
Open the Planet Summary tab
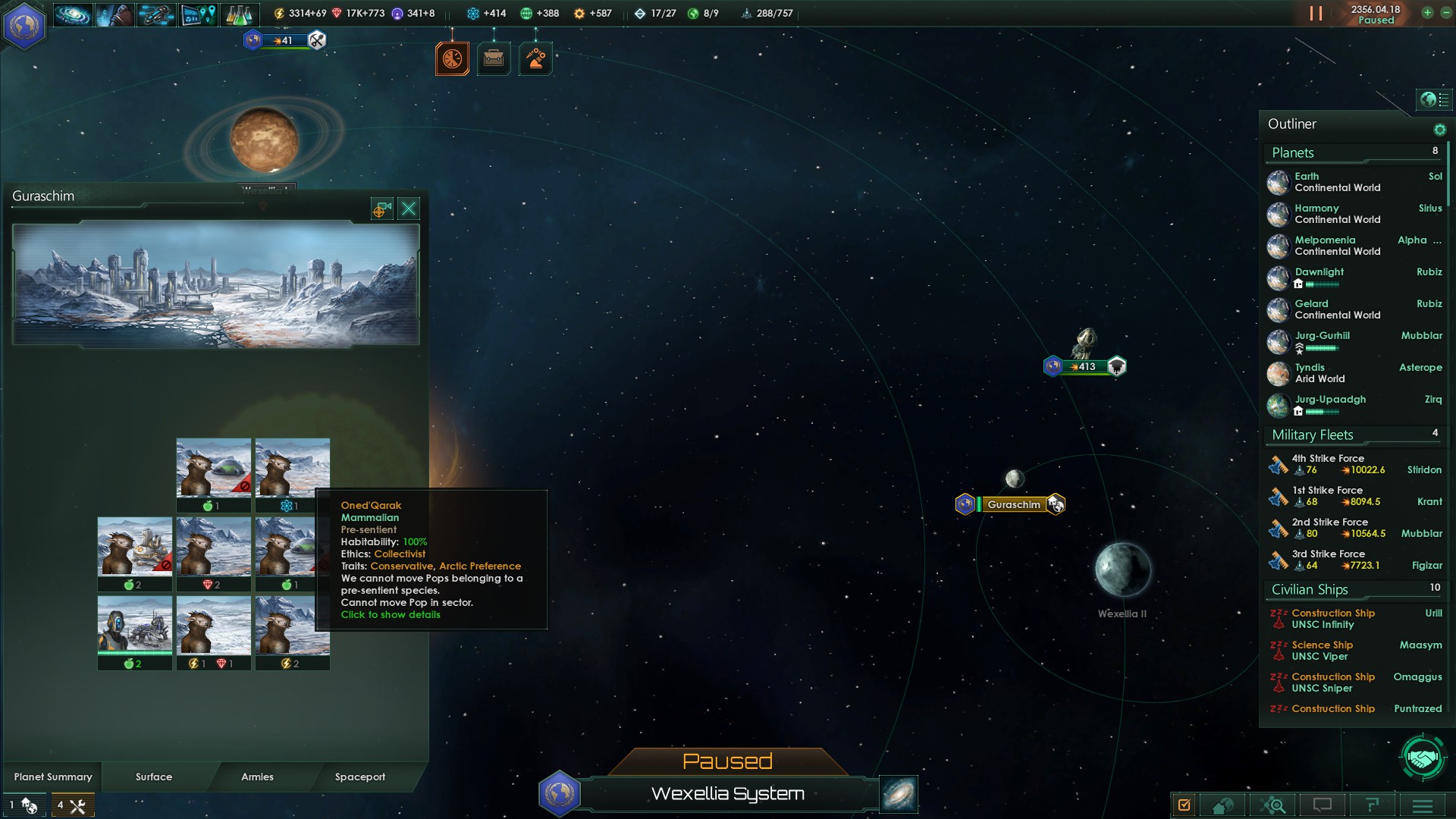(53, 777)
